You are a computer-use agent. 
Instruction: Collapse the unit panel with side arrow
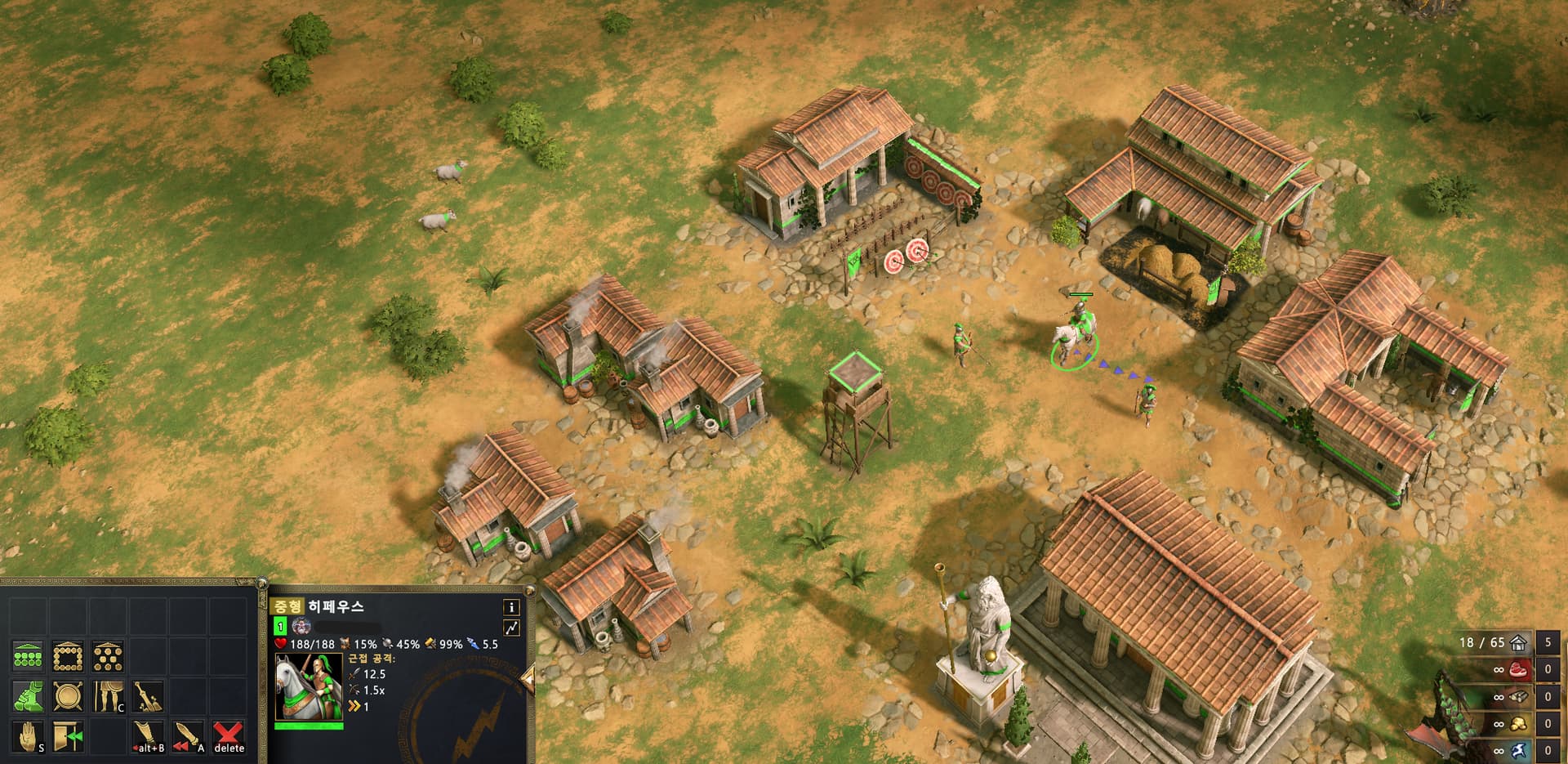tap(528, 677)
